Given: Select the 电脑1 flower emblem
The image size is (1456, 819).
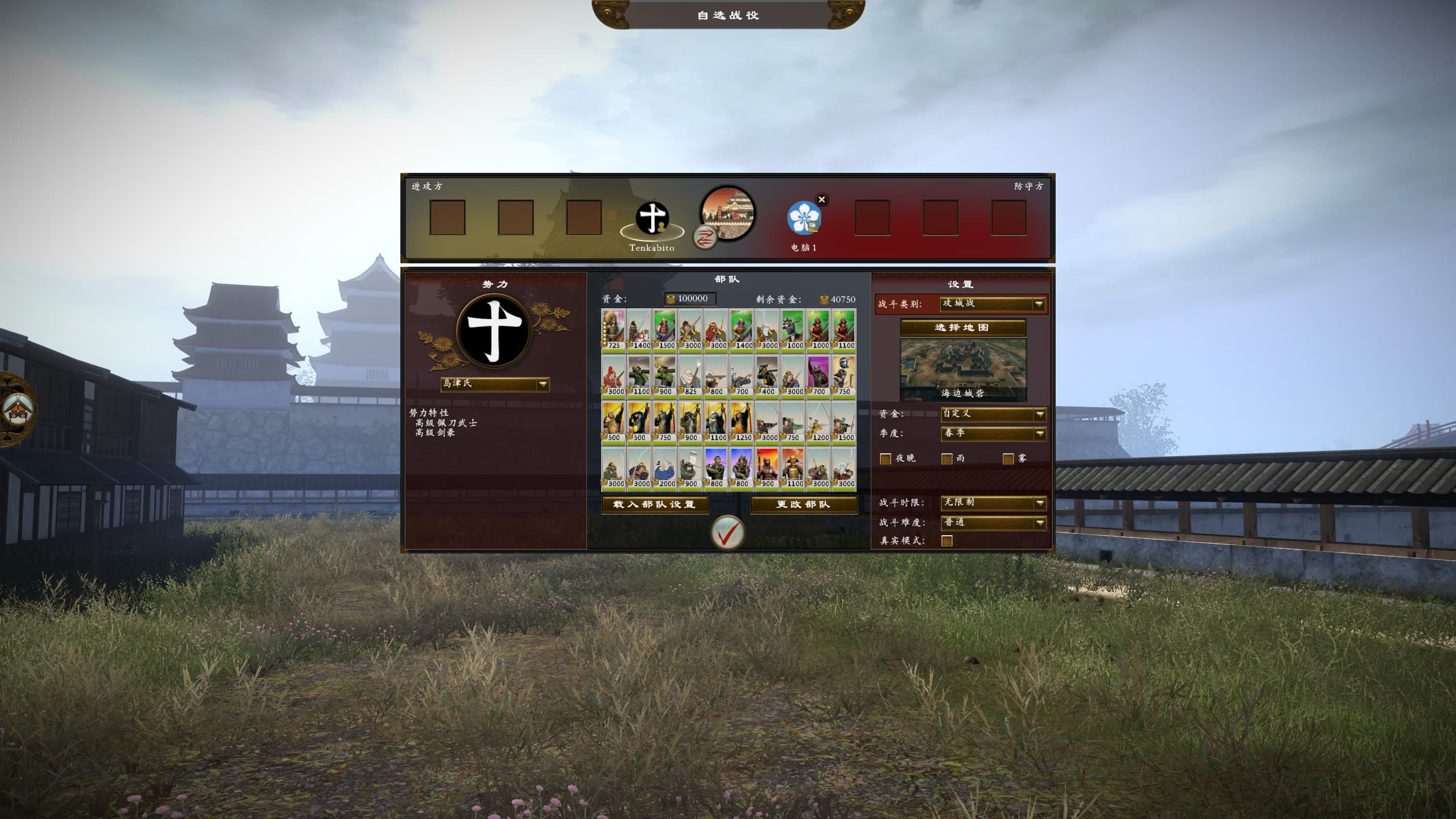Looking at the screenshot, I should [804, 218].
